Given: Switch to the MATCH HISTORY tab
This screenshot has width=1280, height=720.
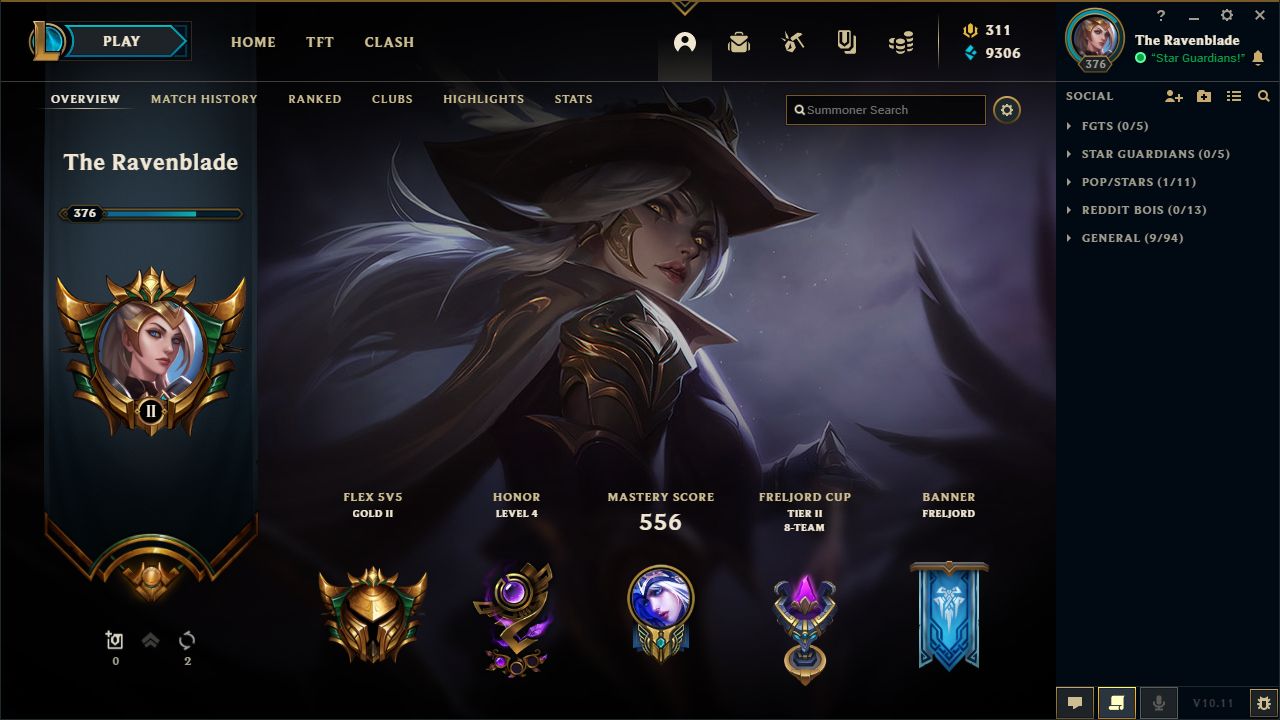Looking at the screenshot, I should tap(203, 99).
